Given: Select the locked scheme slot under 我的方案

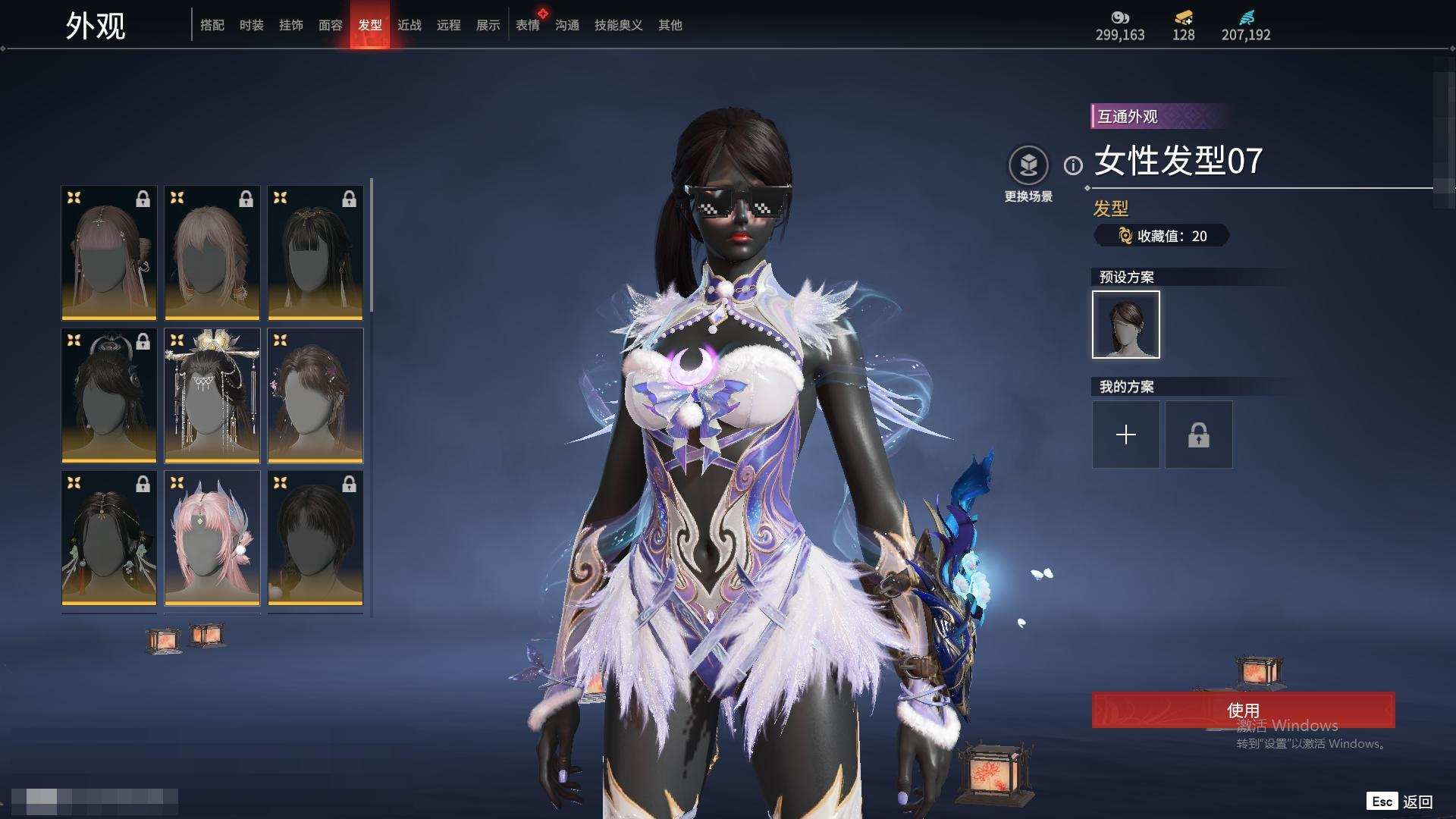Looking at the screenshot, I should (1198, 435).
